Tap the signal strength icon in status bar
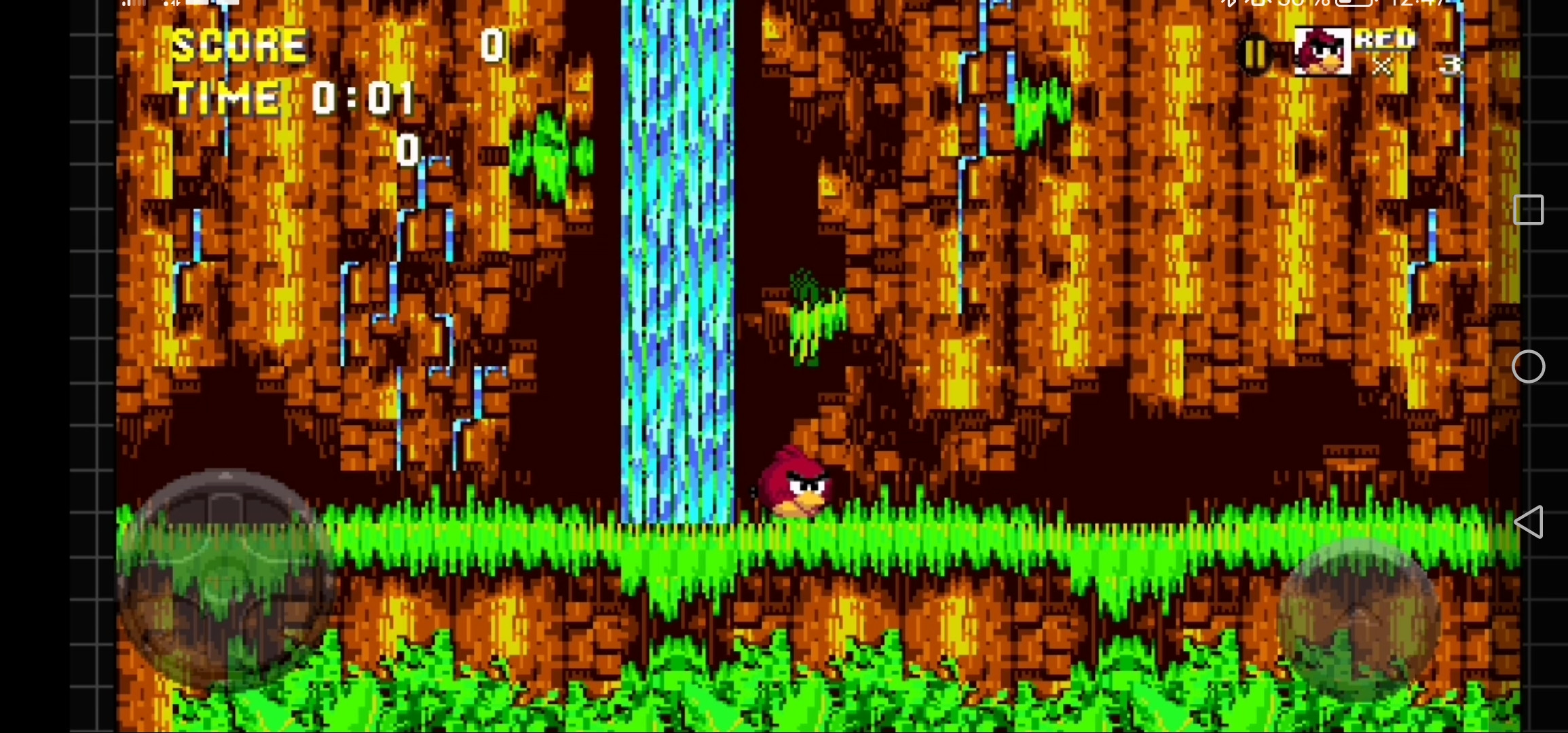 130,5
